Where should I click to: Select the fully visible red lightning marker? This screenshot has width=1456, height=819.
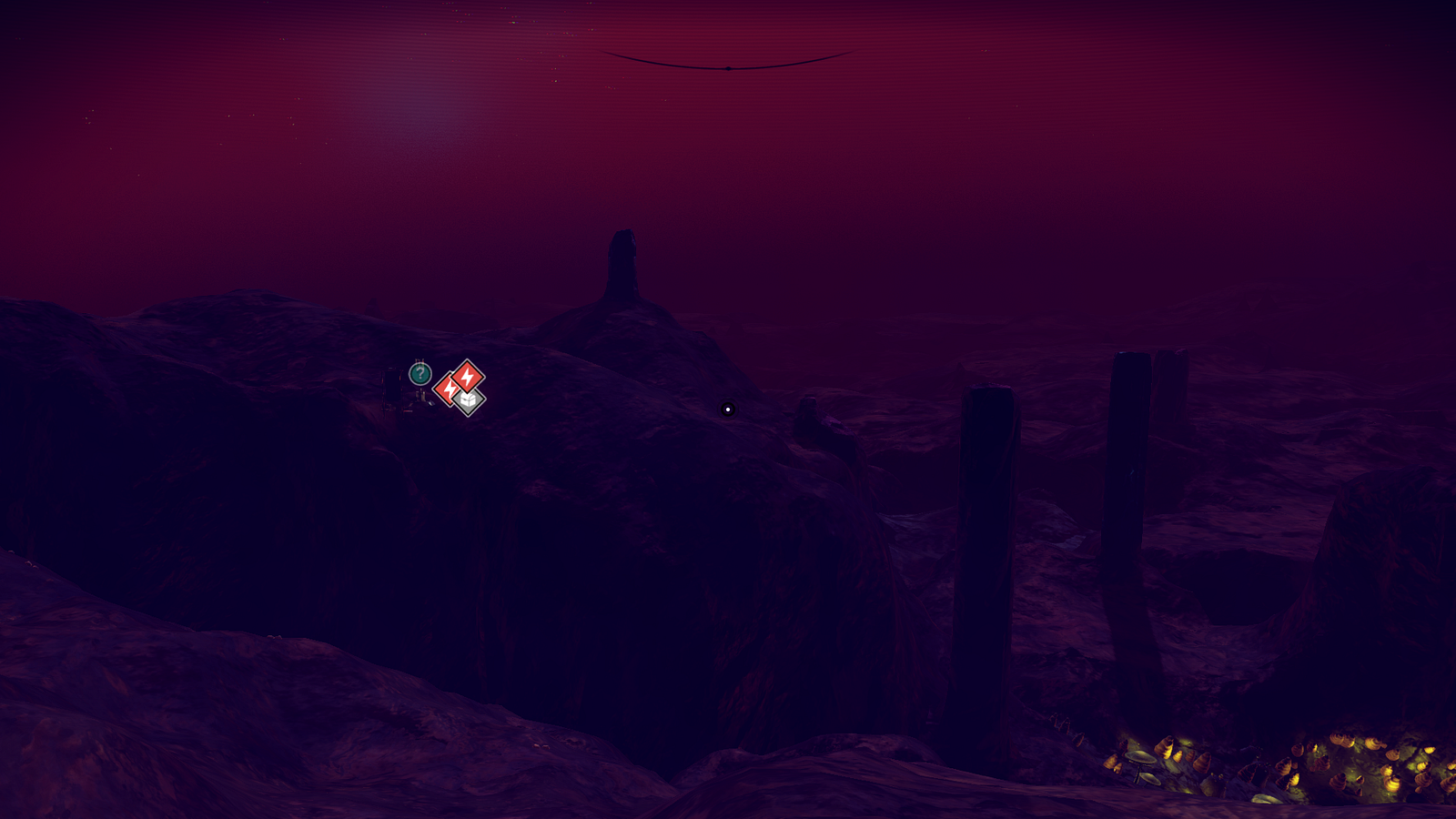tap(468, 375)
